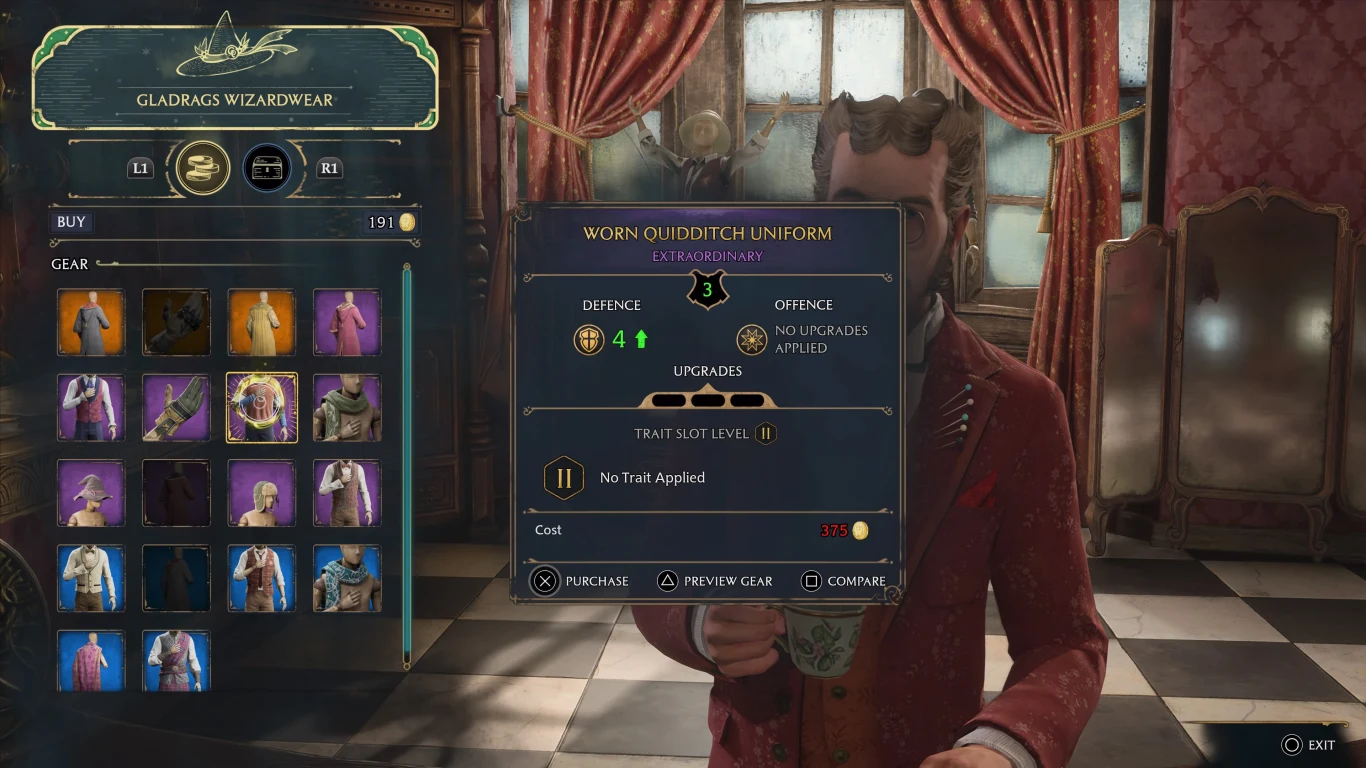Choose the fur trapper hat with ear flaps

click(x=262, y=492)
